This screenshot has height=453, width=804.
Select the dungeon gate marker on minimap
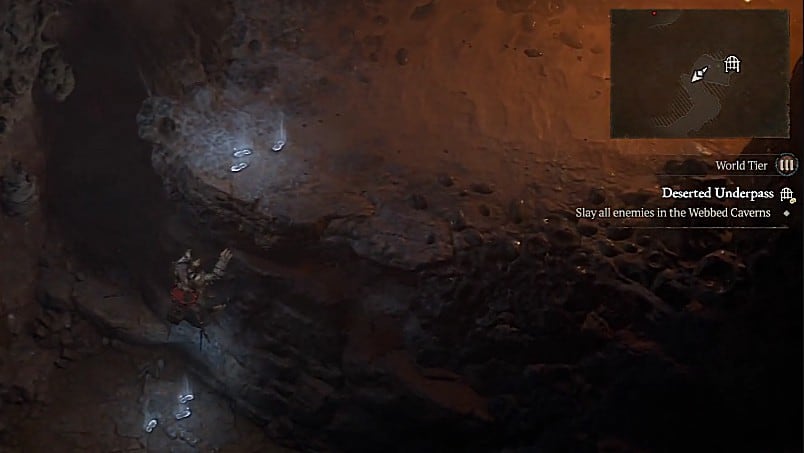[x=733, y=65]
